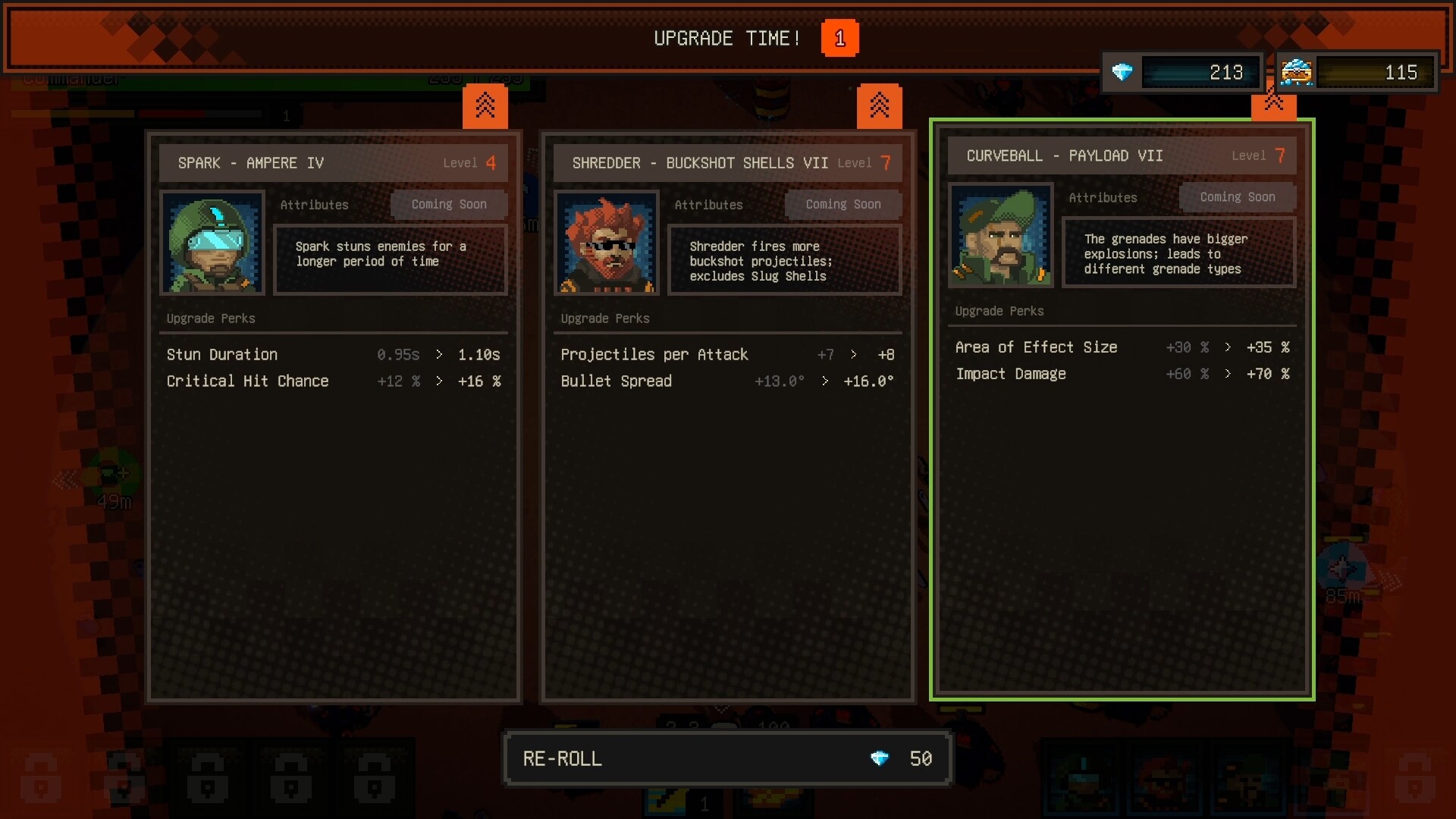Click the diamond gem resource icon showing 213
Viewport: 1456px width, 819px height.
coord(1124,72)
